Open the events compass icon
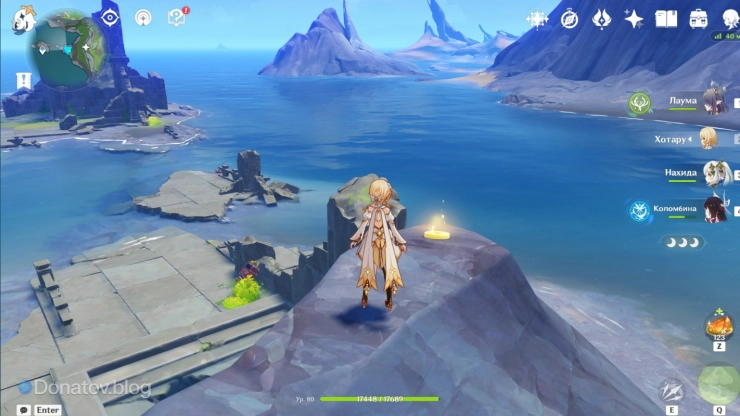 (x=570, y=19)
